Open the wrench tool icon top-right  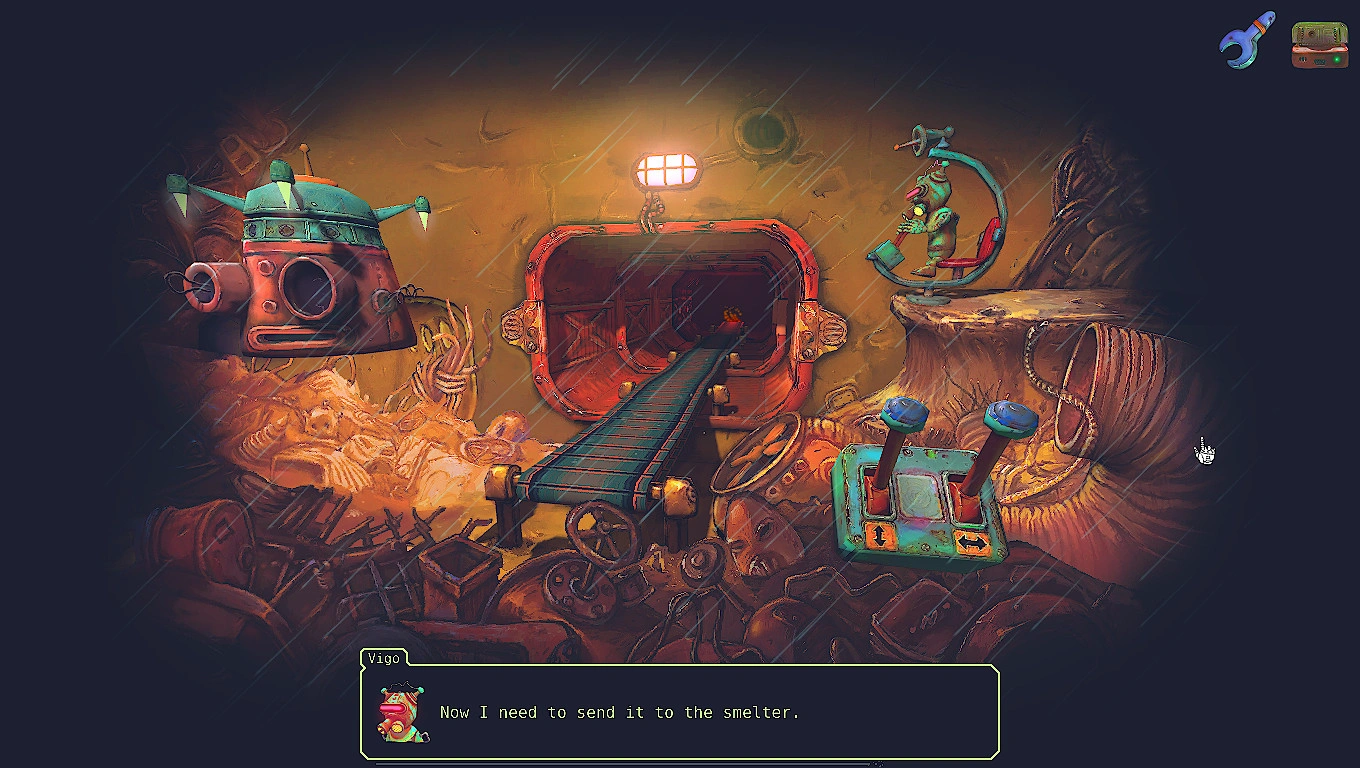tap(1243, 41)
